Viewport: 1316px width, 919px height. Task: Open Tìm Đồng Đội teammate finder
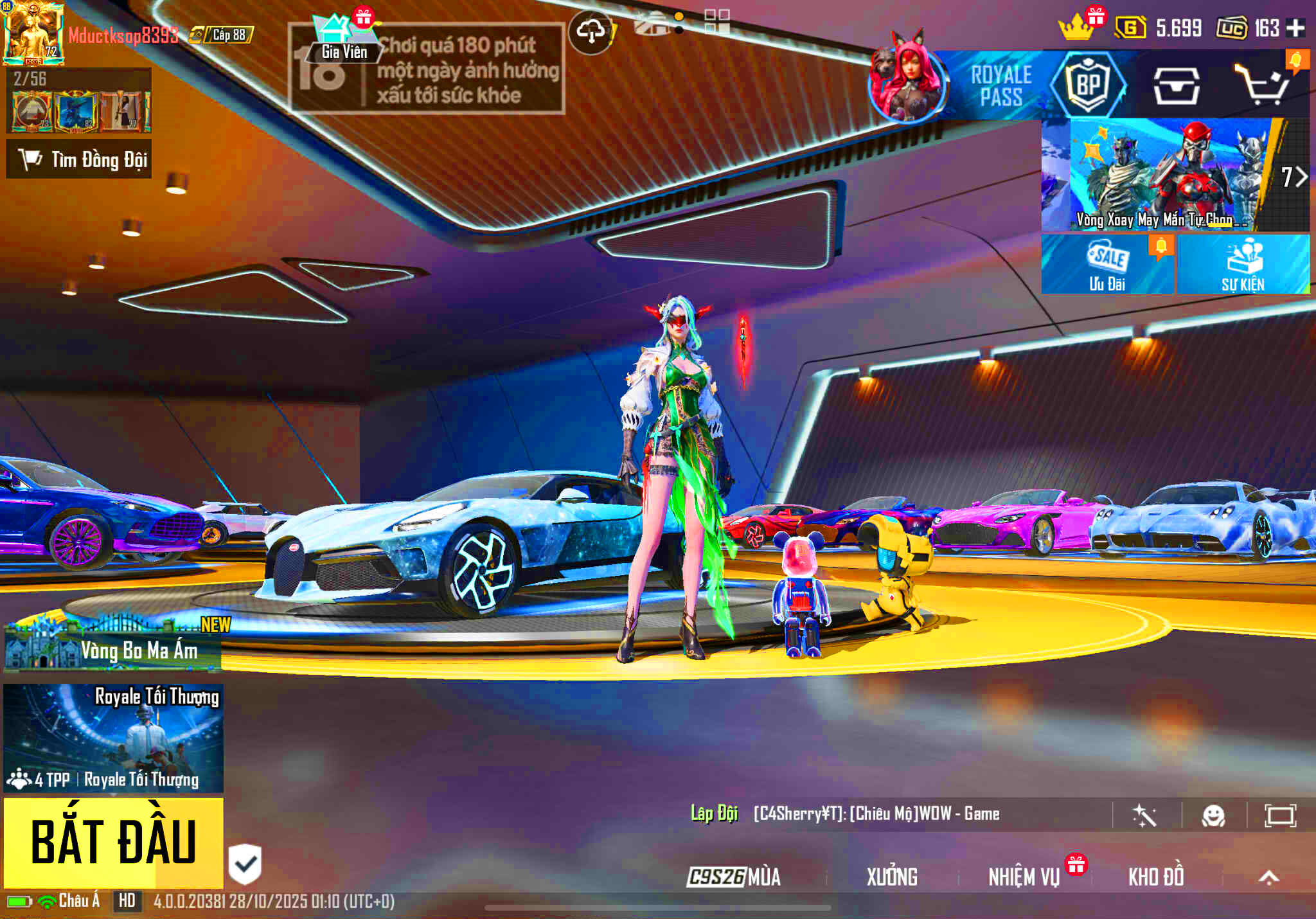pyautogui.click(x=80, y=159)
